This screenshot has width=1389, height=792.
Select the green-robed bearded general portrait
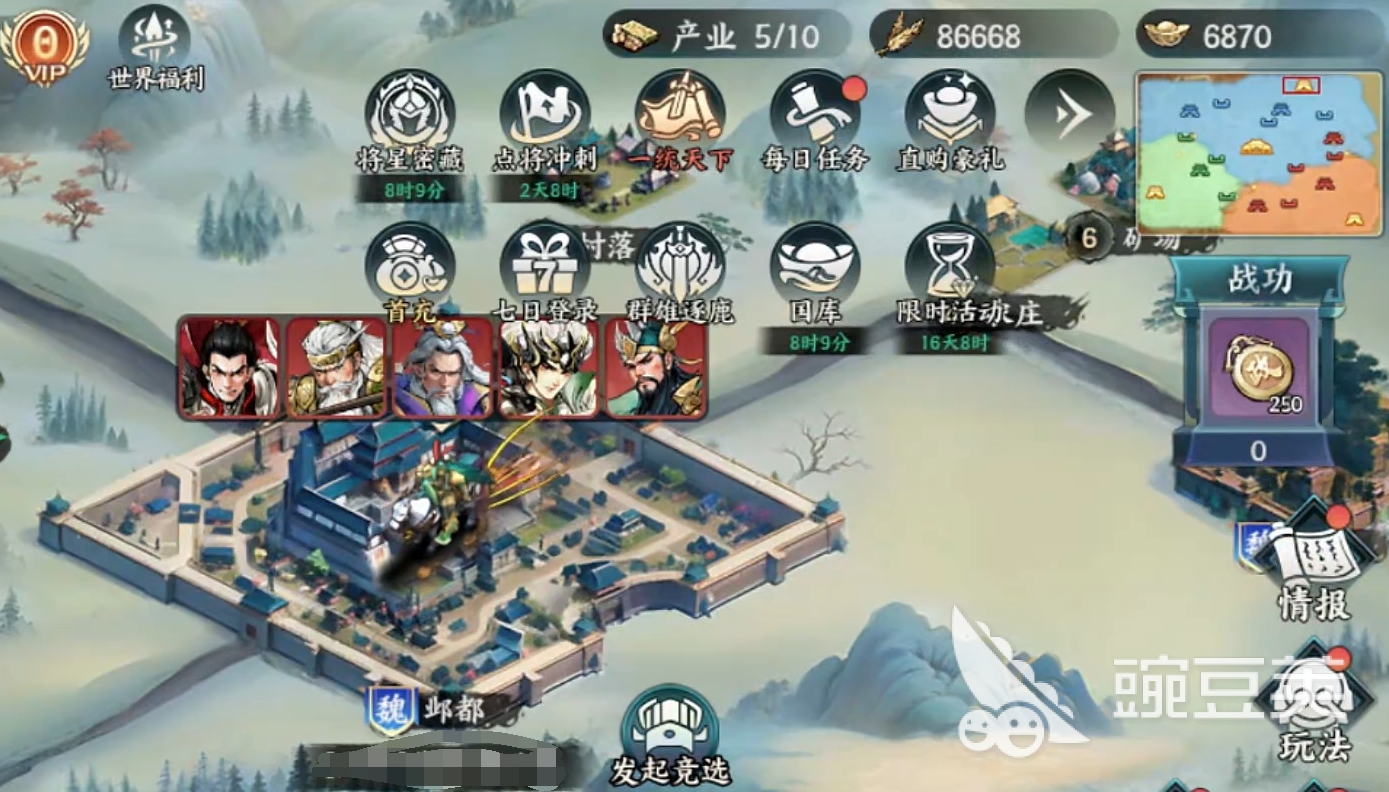656,367
